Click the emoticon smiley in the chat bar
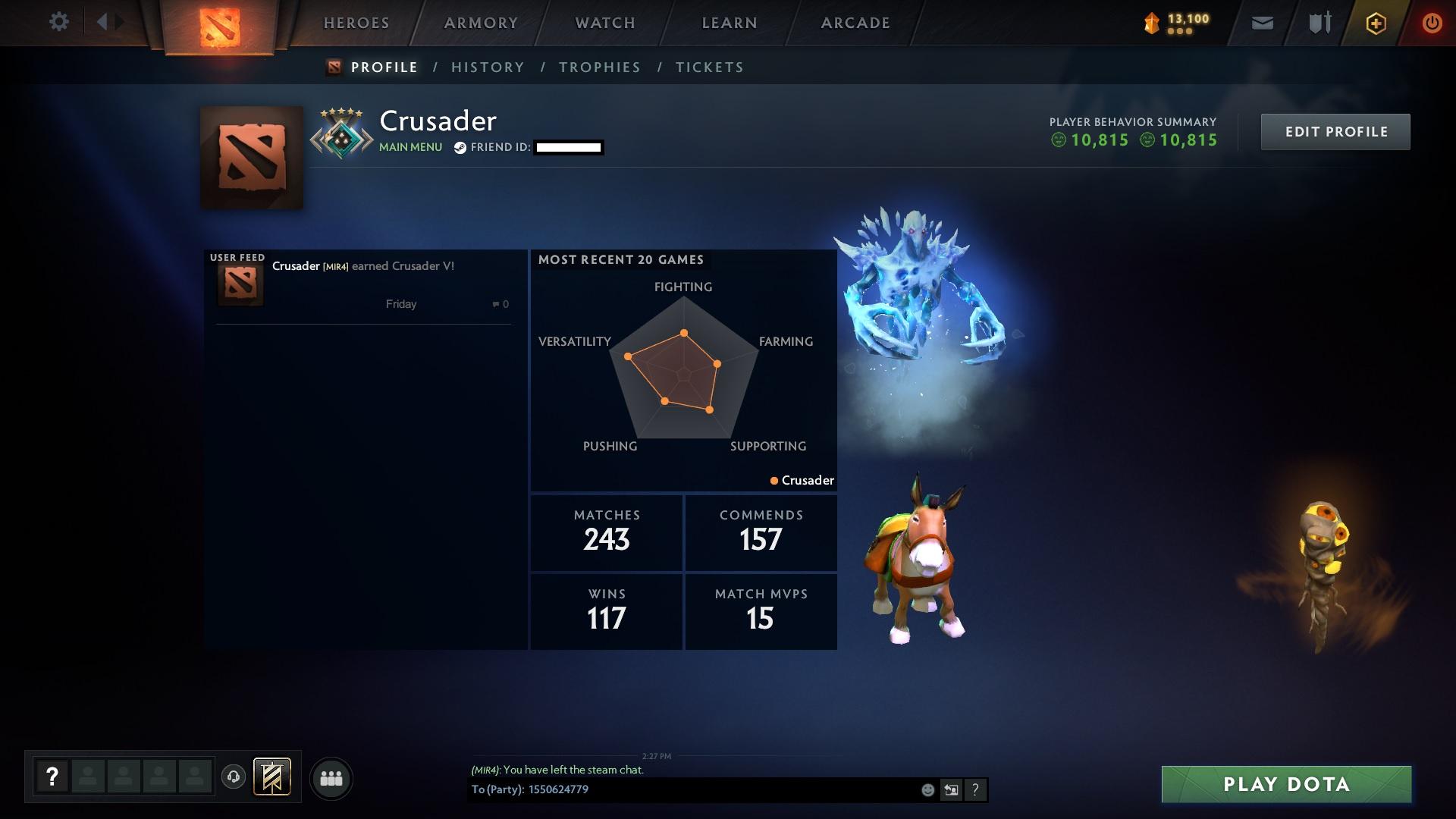This screenshot has width=1456, height=819. (927, 790)
